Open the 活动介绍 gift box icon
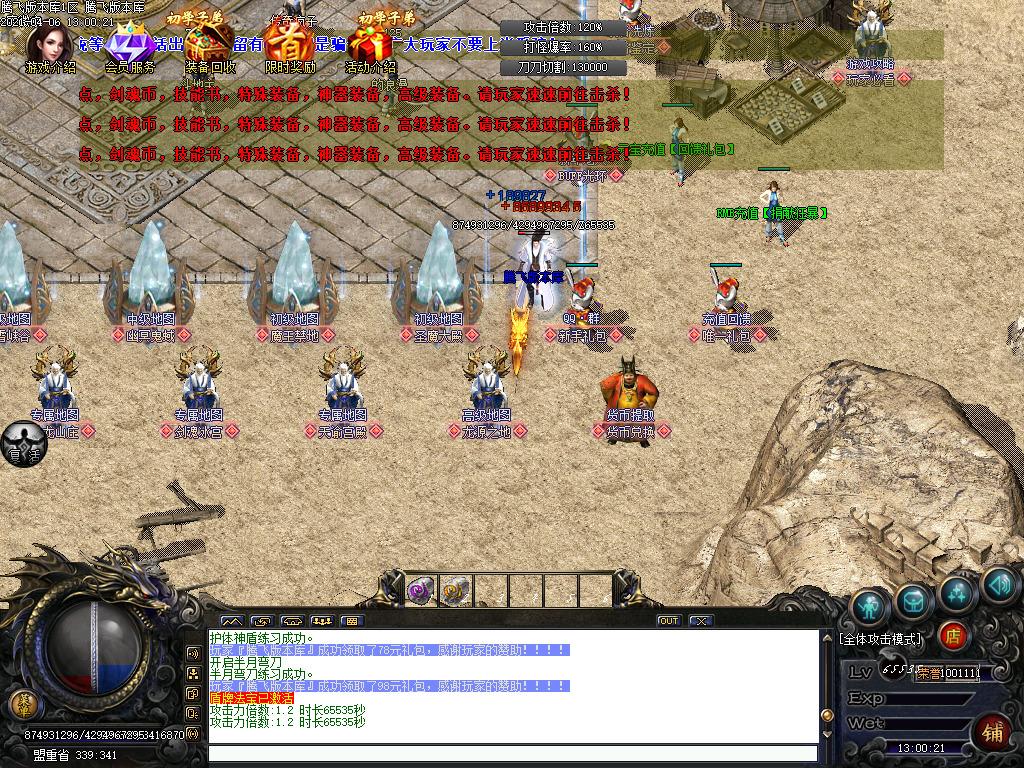The height and width of the screenshot is (768, 1024). point(369,46)
